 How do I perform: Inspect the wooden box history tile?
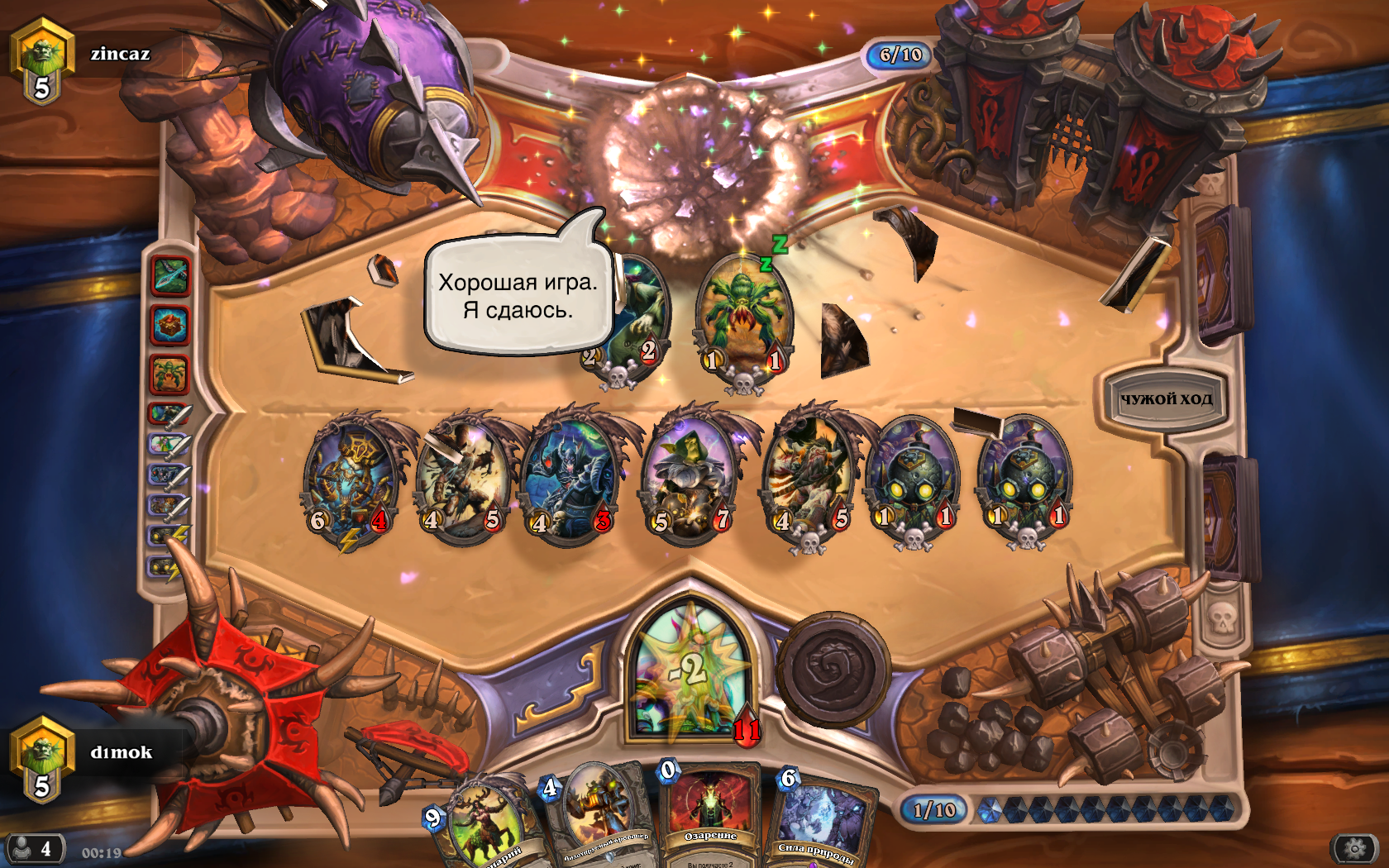[x=170, y=325]
